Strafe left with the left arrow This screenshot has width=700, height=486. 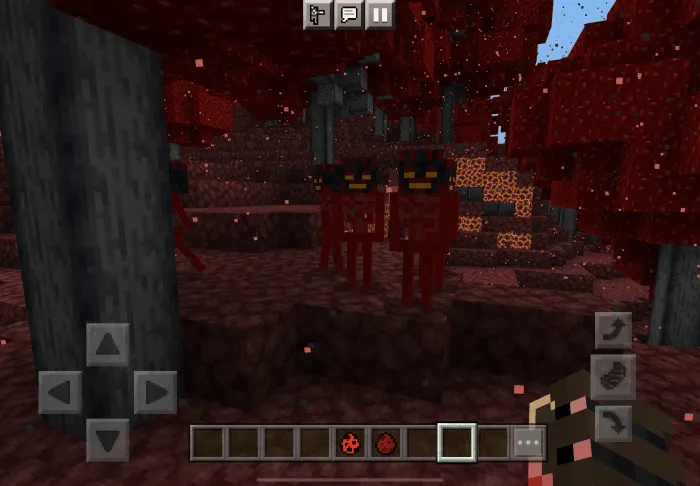(x=60, y=391)
